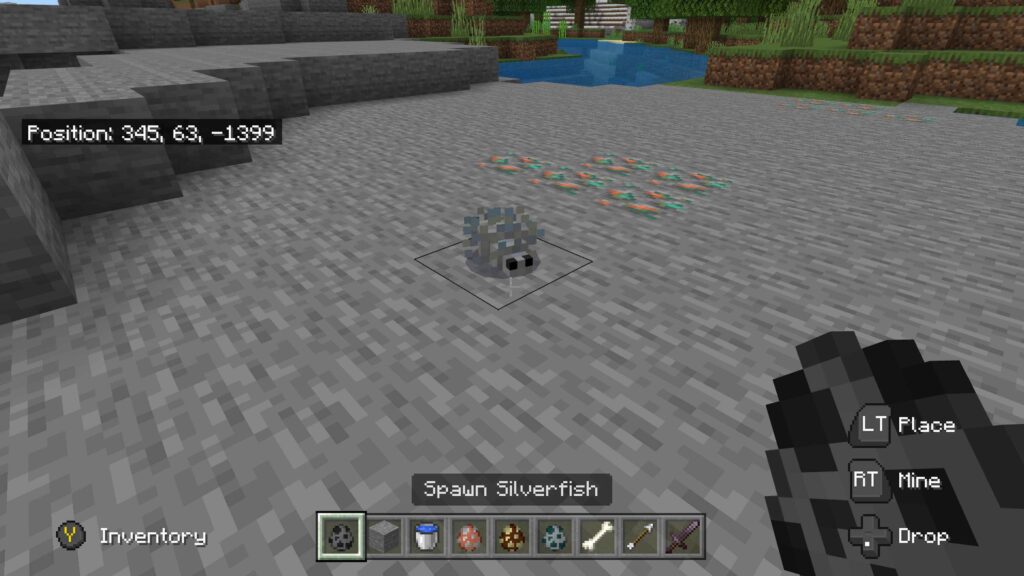Select the red and white spawn egg
Viewport: 1024px width, 576px height.
[x=468, y=536]
